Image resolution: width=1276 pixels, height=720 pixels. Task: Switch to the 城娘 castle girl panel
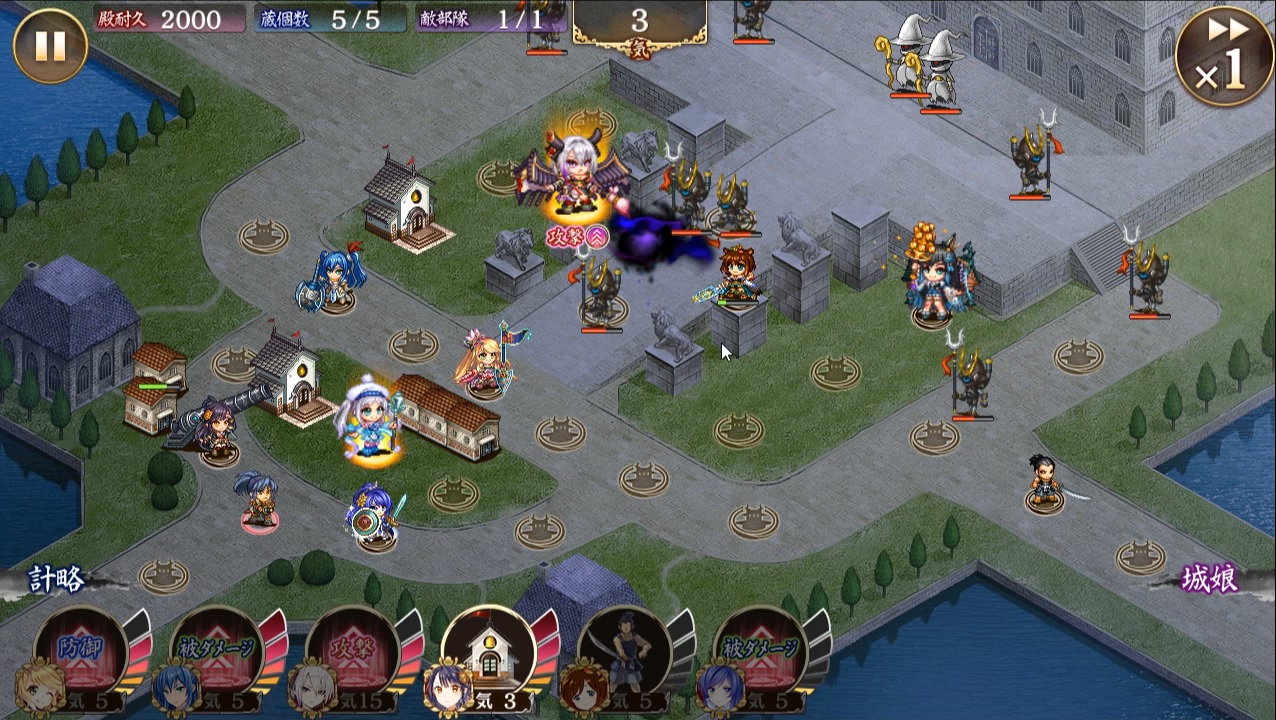[x=1210, y=579]
